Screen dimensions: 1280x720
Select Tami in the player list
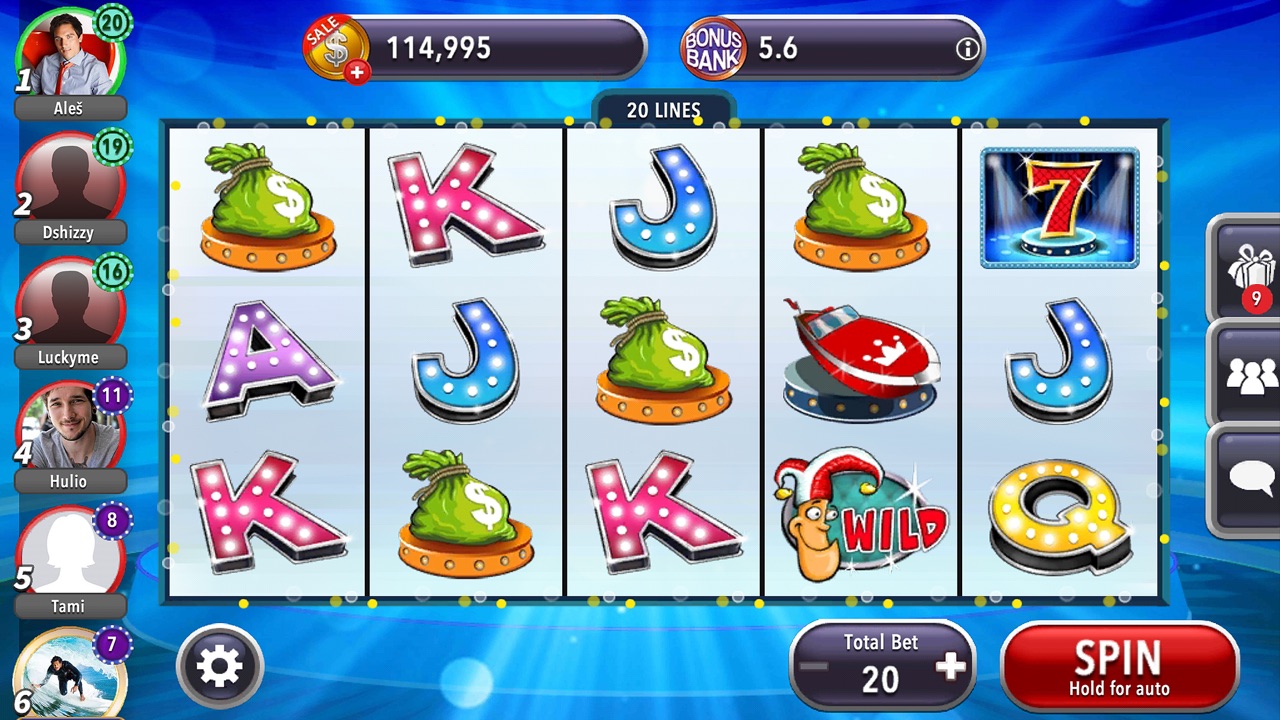pyautogui.click(x=70, y=553)
